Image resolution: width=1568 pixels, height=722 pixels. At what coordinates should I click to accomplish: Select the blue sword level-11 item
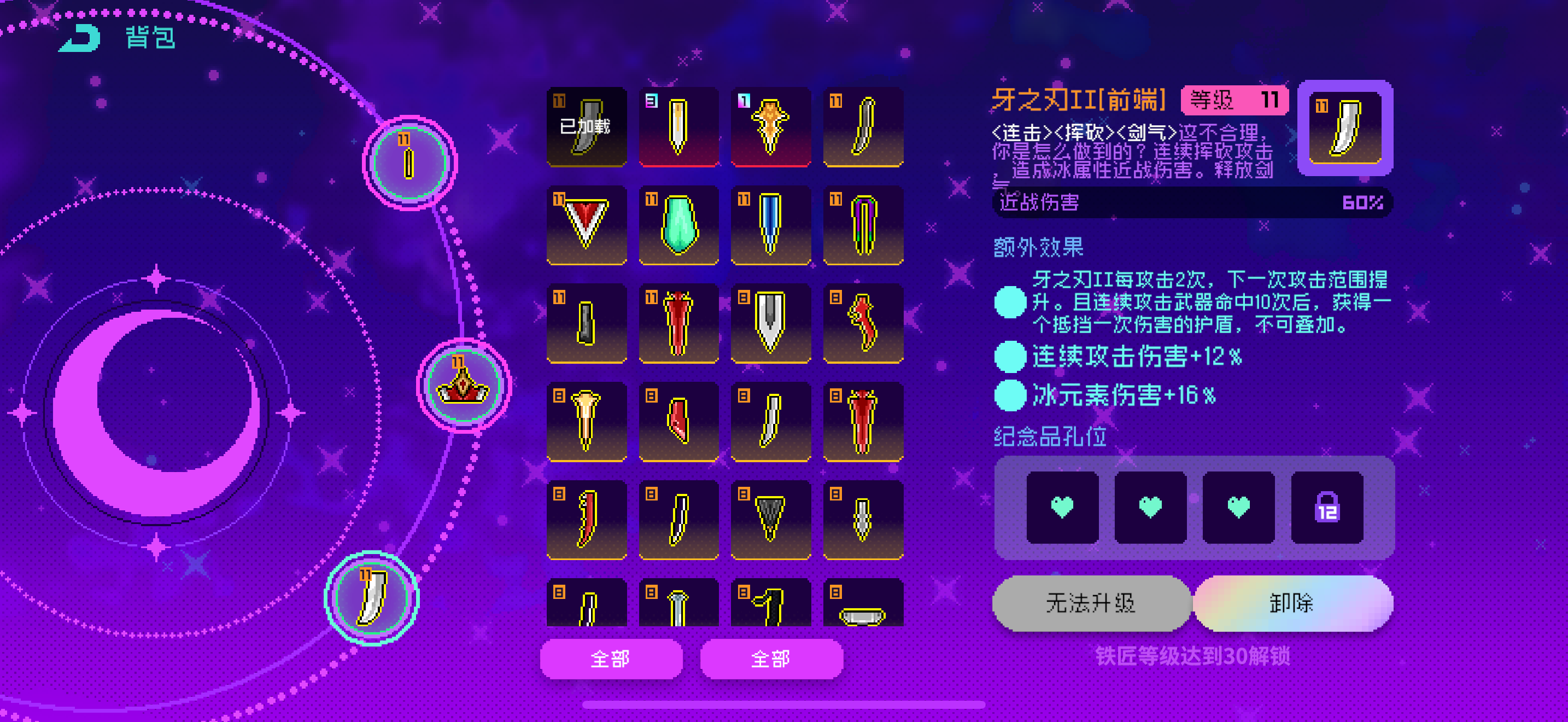point(771,225)
